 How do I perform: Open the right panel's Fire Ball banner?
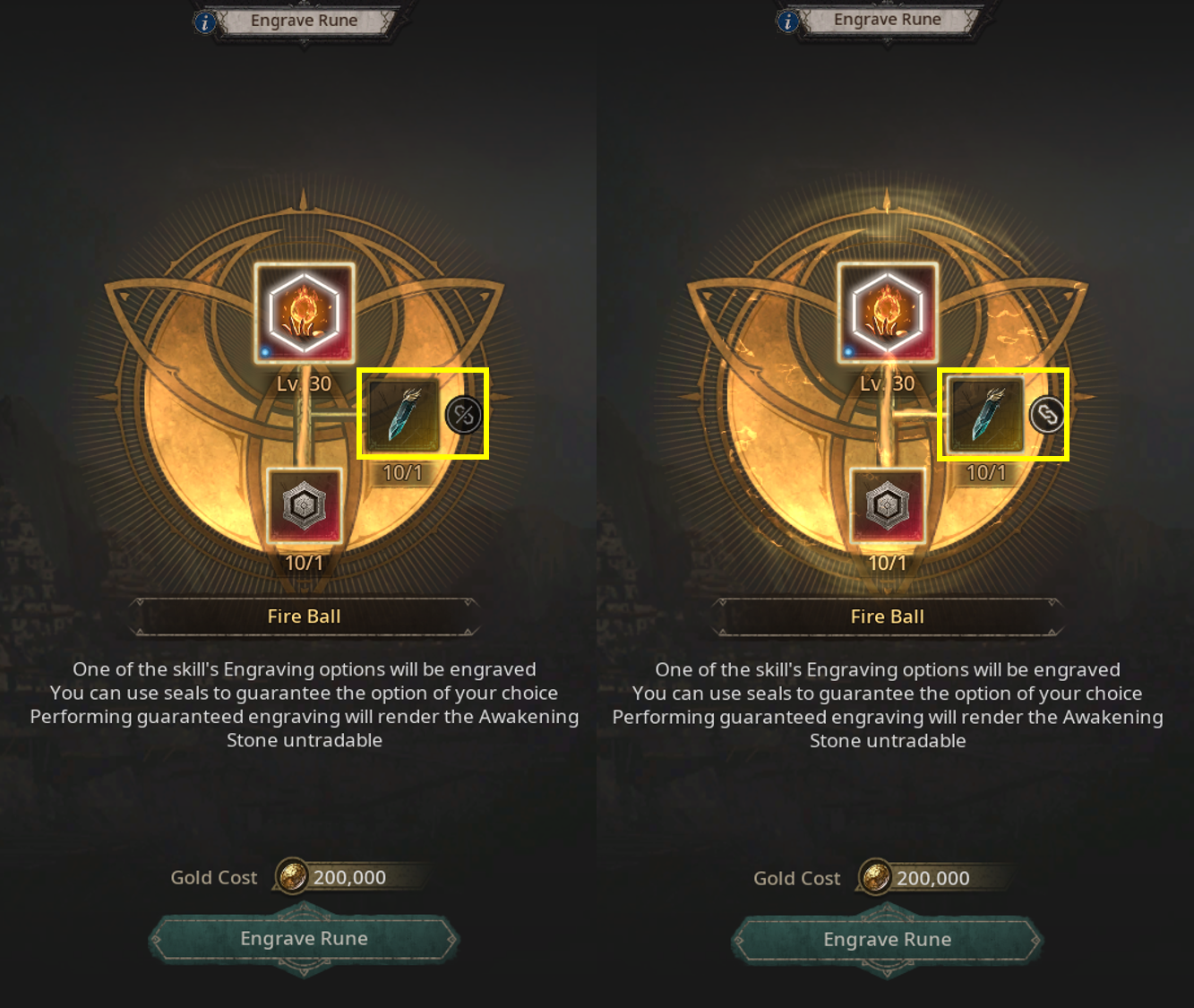[x=888, y=616]
